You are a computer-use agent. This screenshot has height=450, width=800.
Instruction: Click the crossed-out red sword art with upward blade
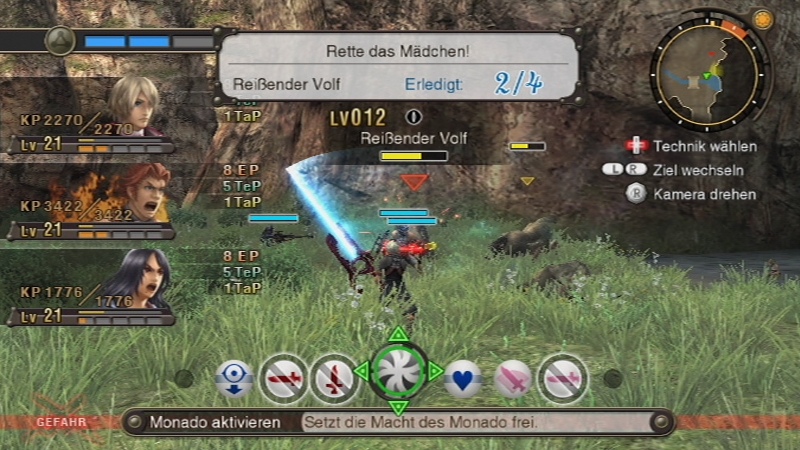(334, 378)
